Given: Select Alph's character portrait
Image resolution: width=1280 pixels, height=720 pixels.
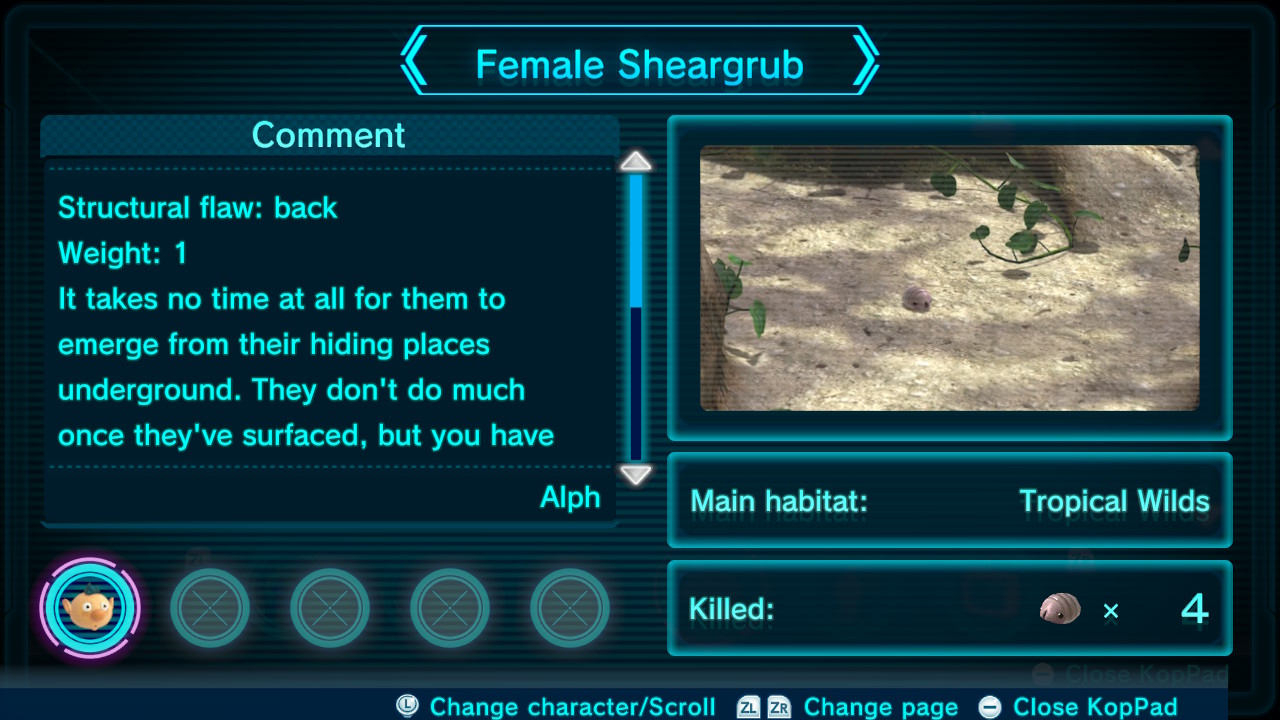Looking at the screenshot, I should 90,608.
